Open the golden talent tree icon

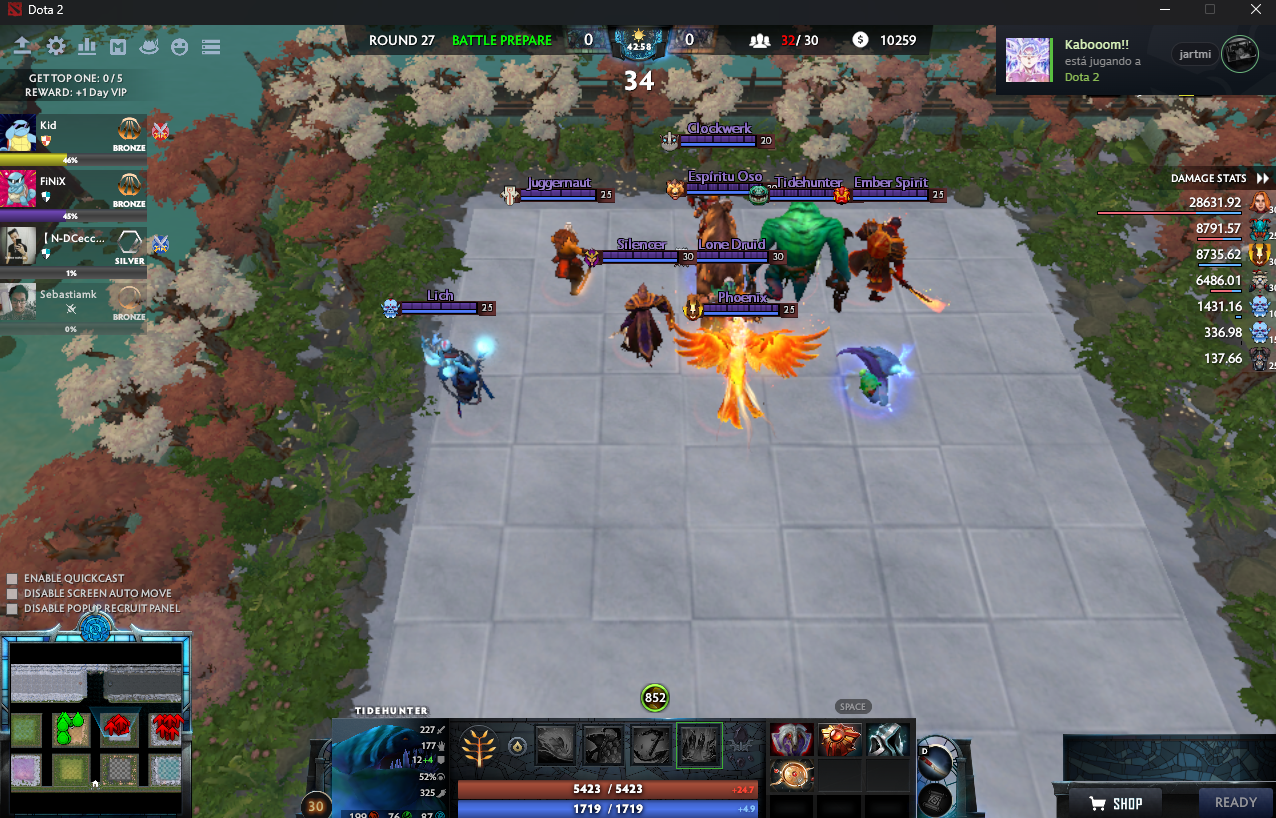click(480, 745)
